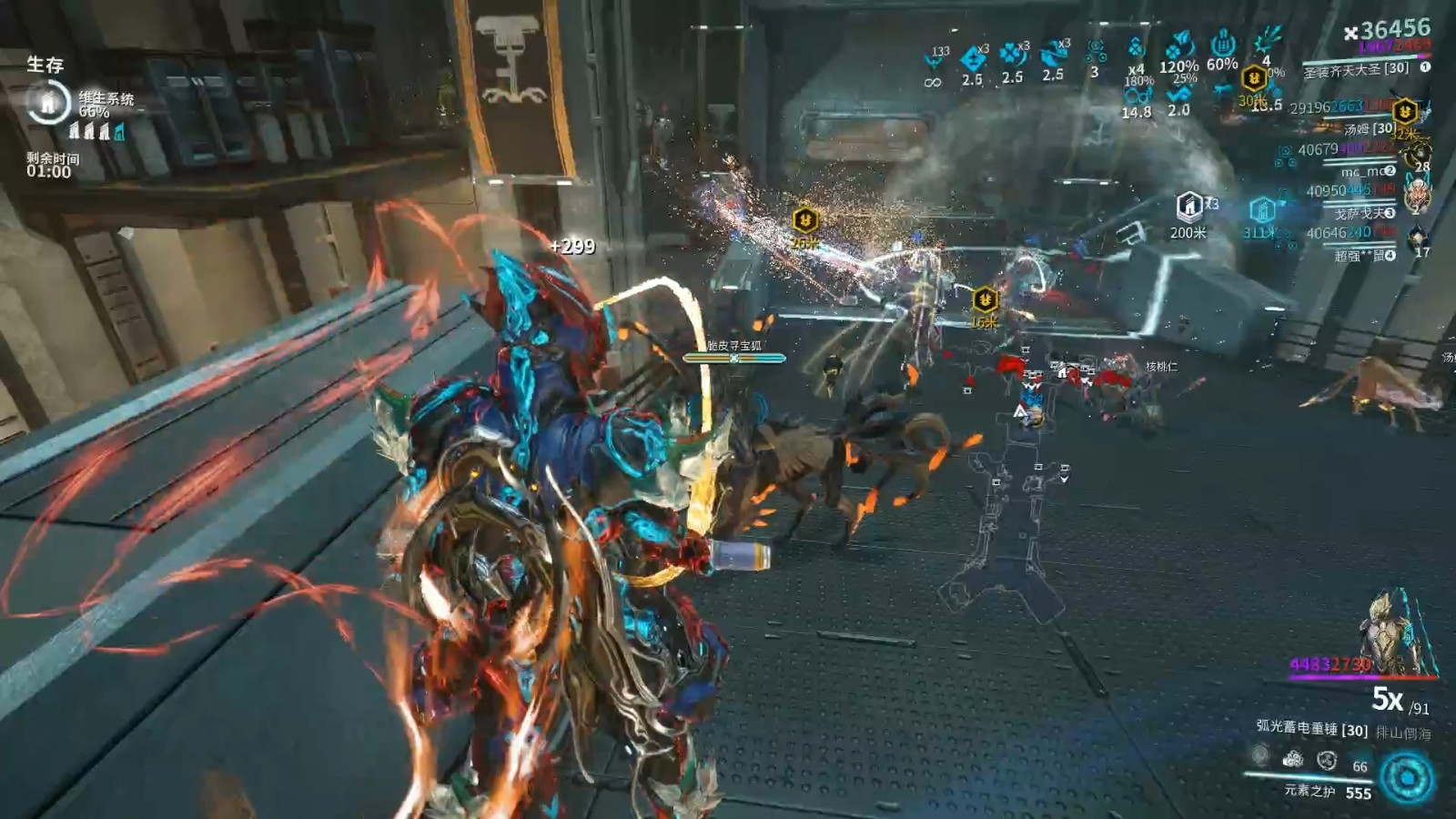
Task: Click the life support system circular icon
Action: [x=47, y=102]
